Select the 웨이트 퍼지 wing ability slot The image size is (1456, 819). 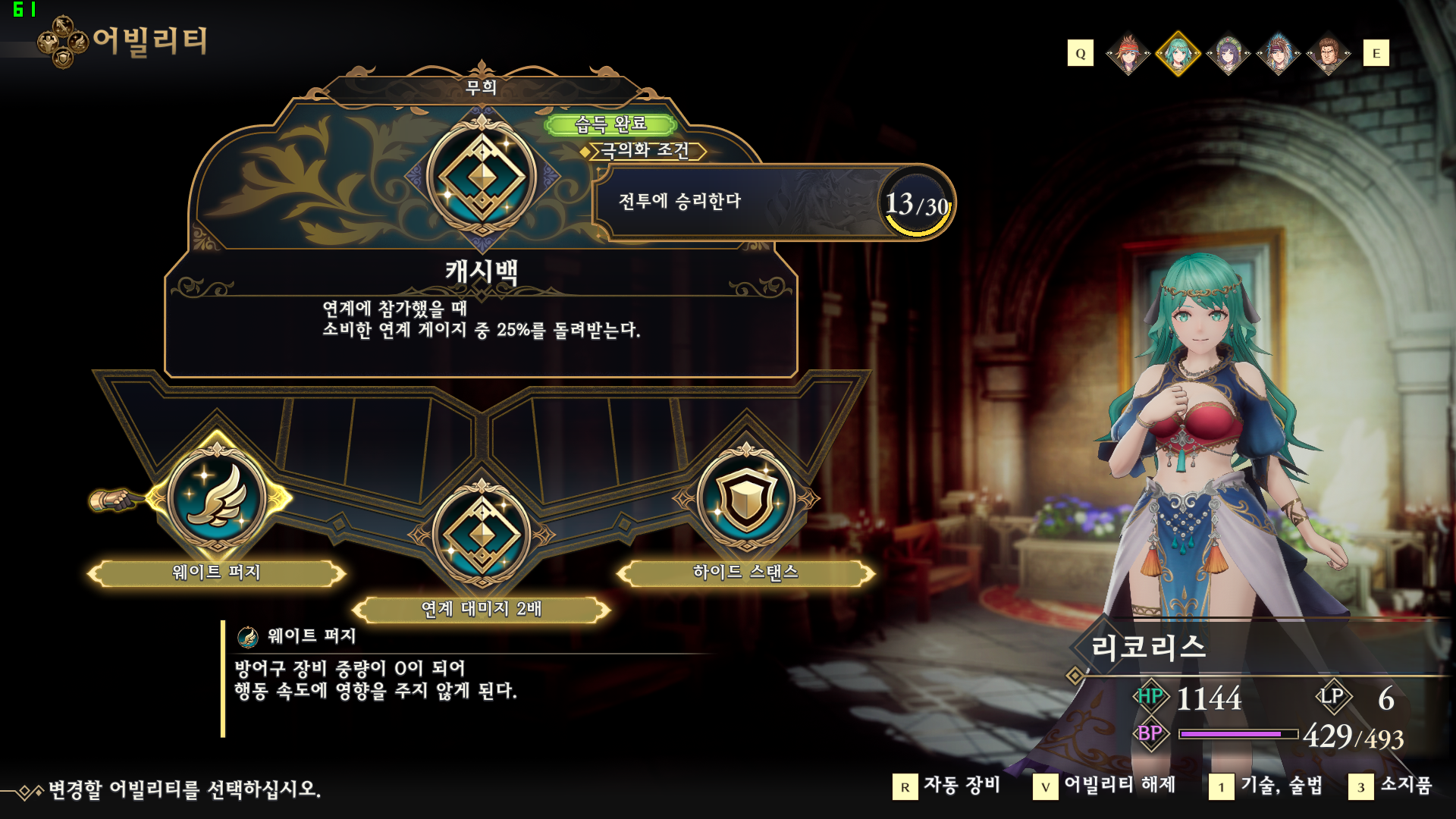tap(217, 498)
